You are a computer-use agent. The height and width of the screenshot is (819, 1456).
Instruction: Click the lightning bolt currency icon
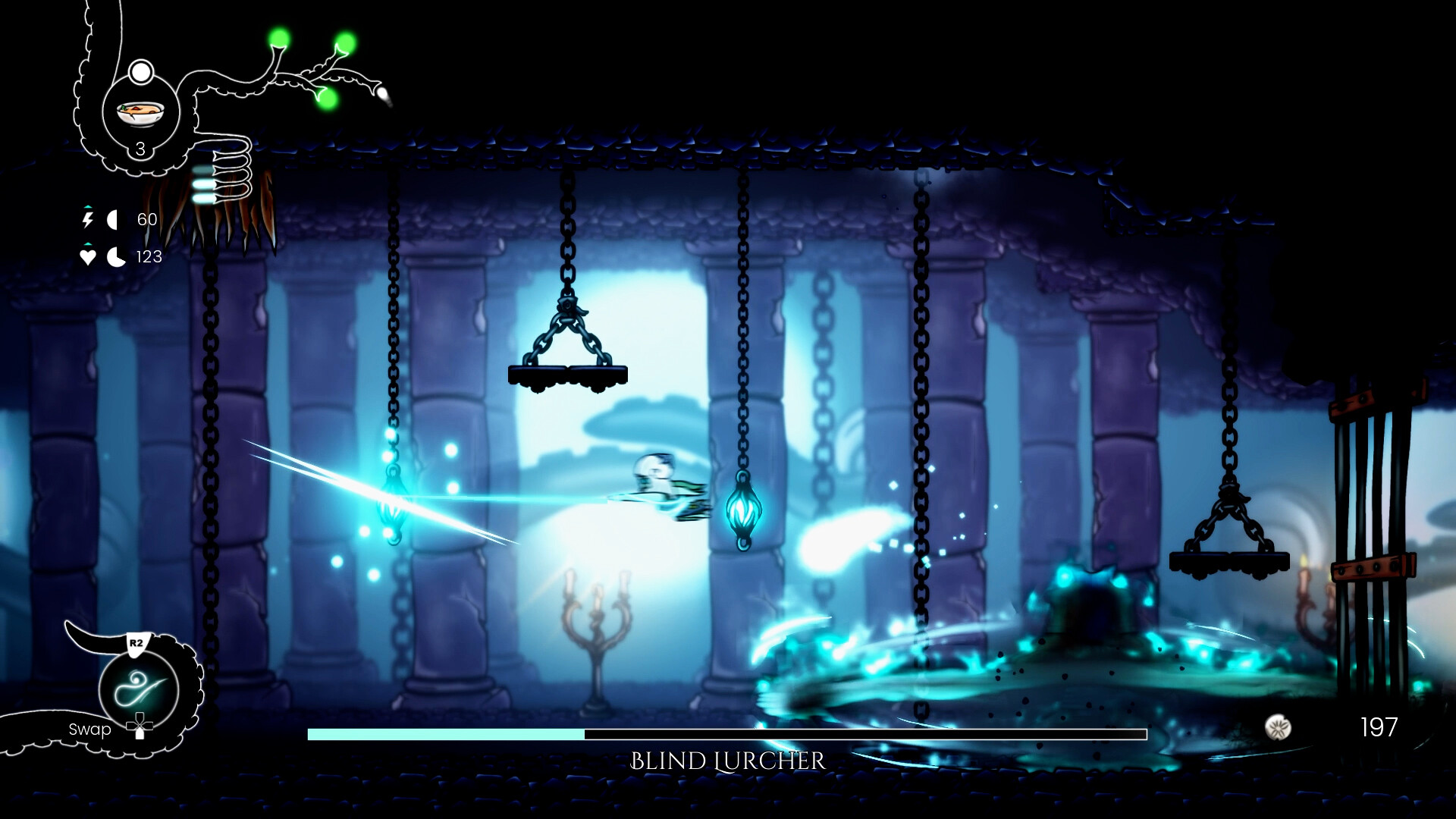click(89, 219)
